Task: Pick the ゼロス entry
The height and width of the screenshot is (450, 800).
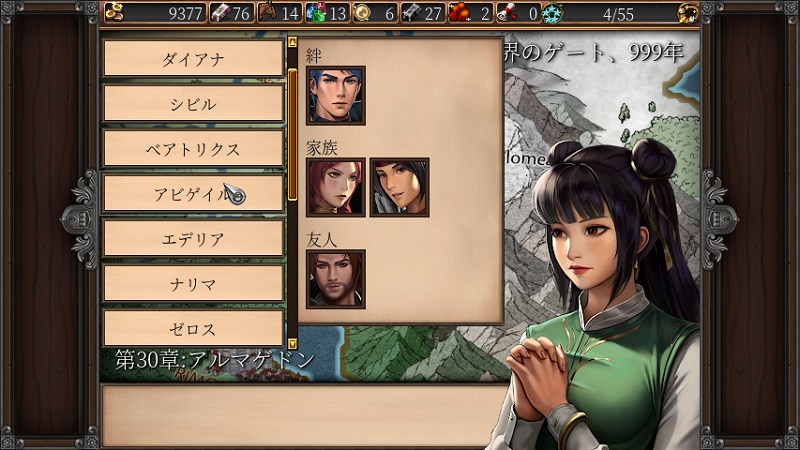Action: point(193,328)
